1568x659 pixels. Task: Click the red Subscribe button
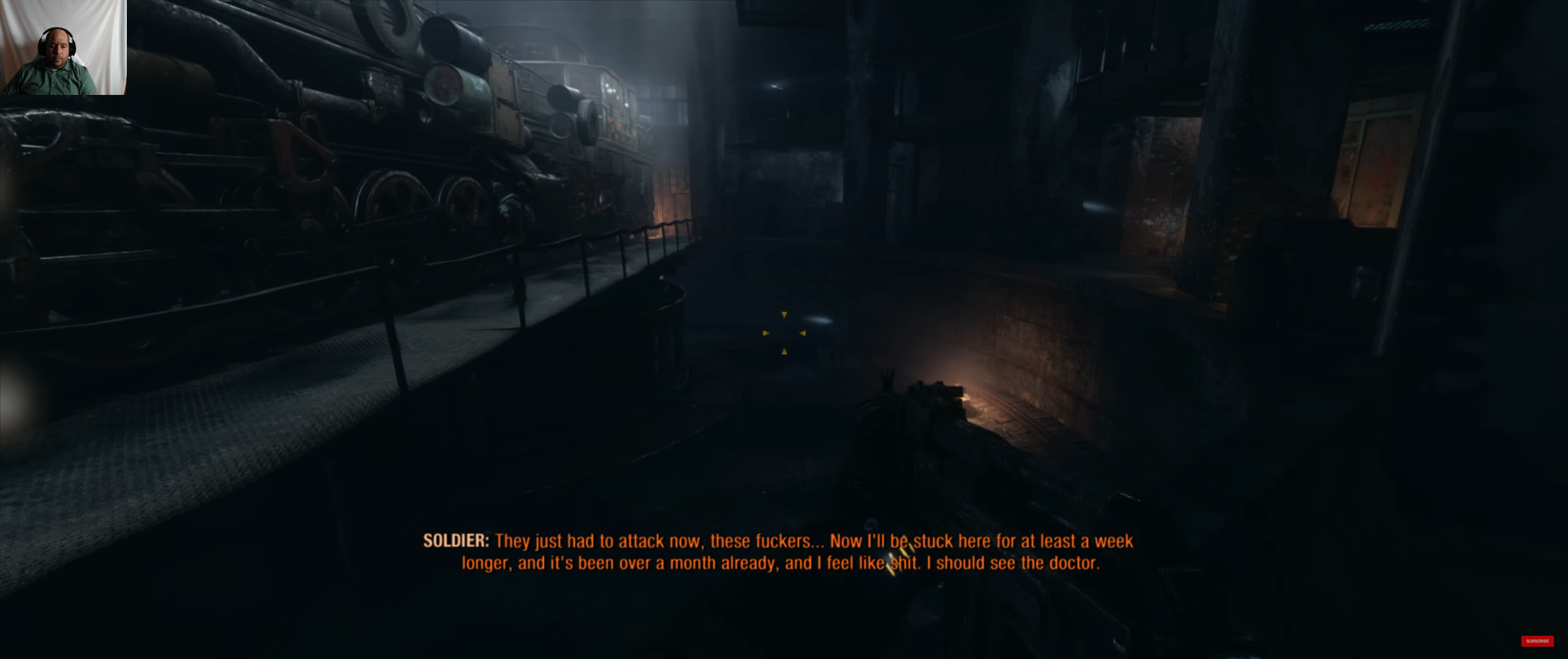click(1537, 641)
